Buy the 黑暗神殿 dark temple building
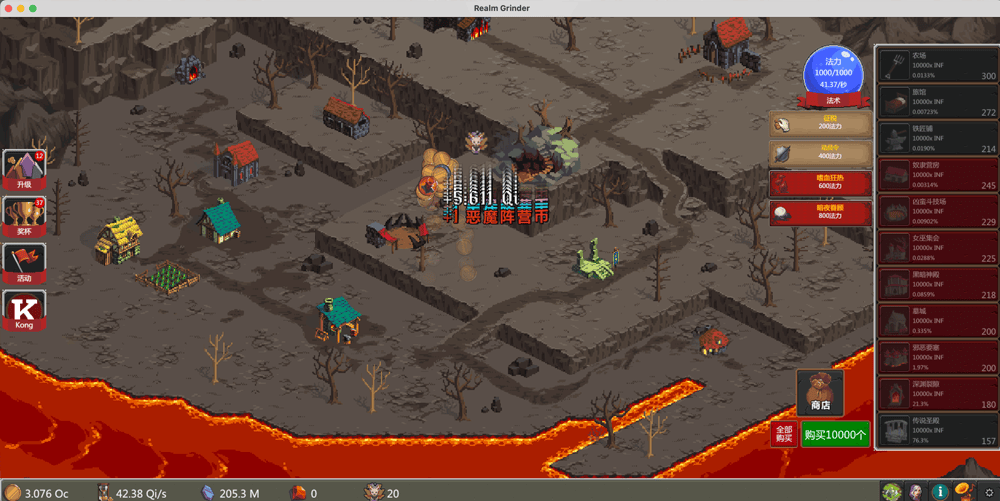This screenshot has height=501, width=1000. [x=937, y=285]
